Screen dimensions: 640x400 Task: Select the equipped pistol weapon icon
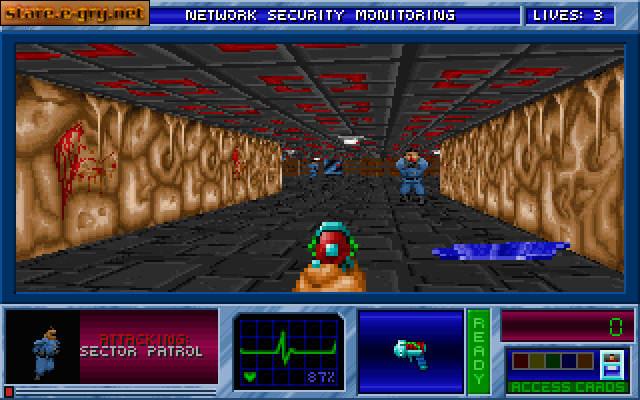coord(410,351)
